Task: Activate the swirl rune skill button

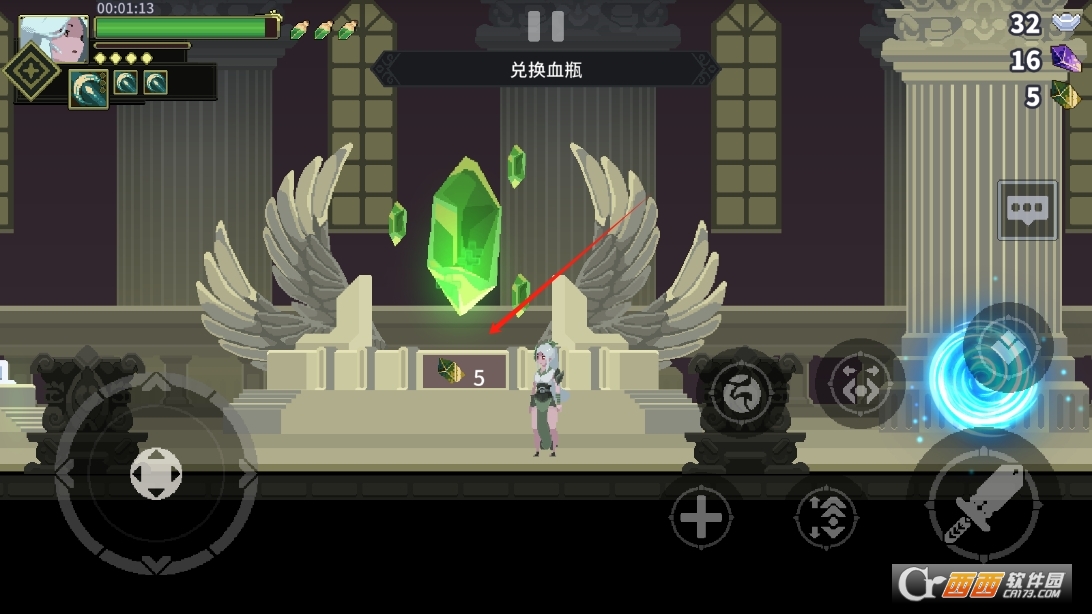Action: (742, 390)
